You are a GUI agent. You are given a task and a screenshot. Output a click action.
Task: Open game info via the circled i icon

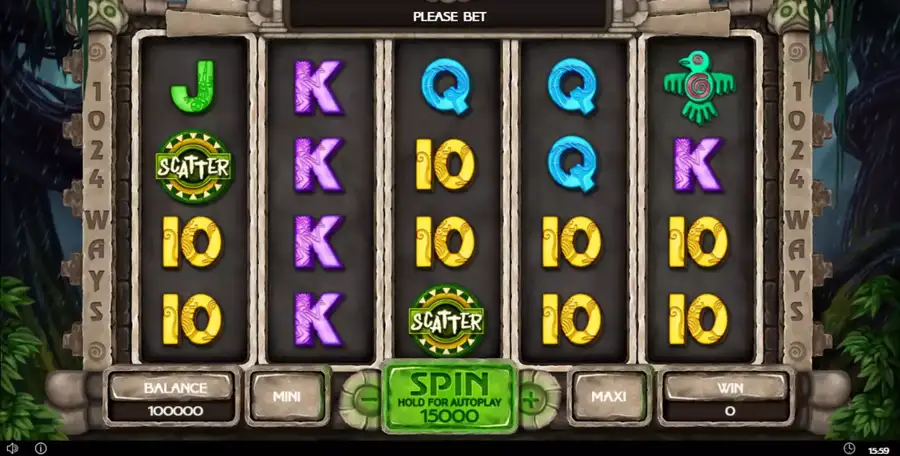[x=41, y=448]
